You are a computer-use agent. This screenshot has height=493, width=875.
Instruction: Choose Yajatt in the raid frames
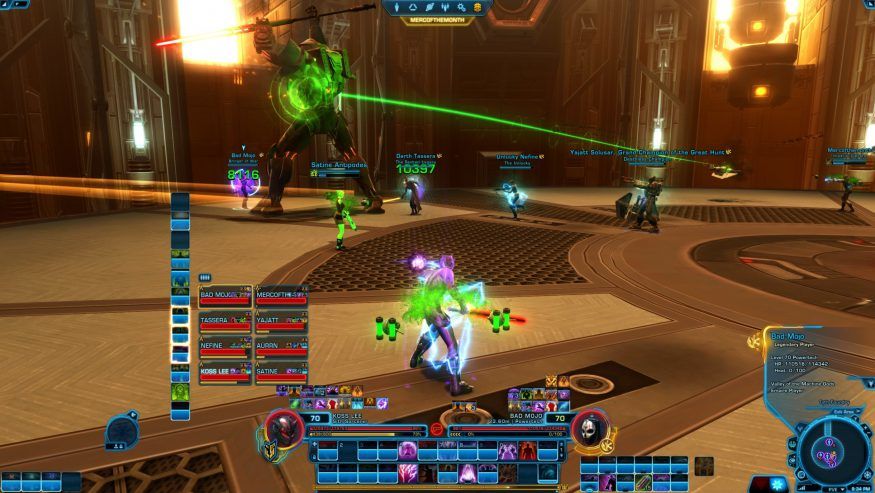[281, 323]
